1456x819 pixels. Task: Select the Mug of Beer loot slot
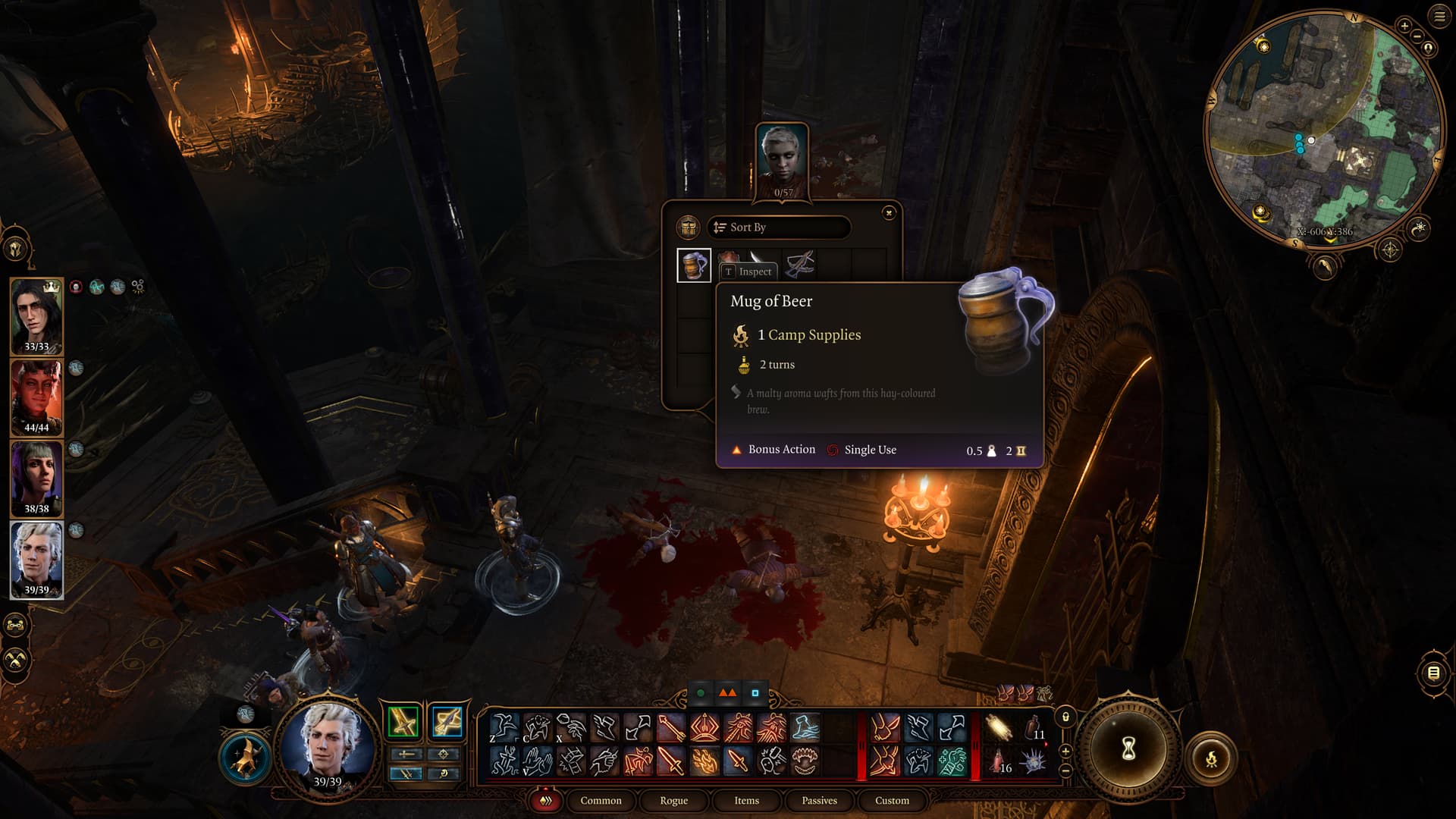point(694,265)
